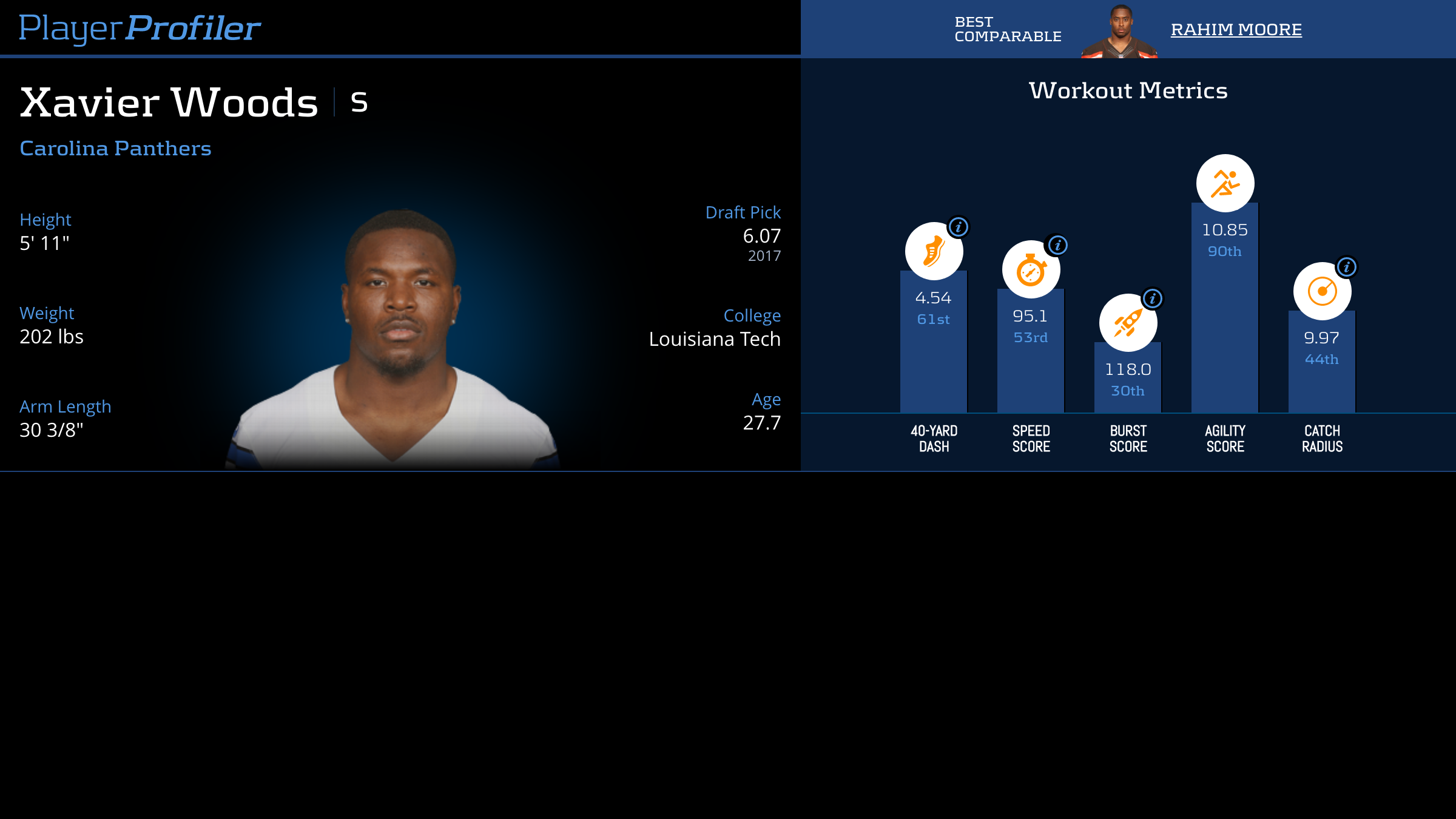
Task: Select the Agility Score running-figure icon
Action: 1225,183
